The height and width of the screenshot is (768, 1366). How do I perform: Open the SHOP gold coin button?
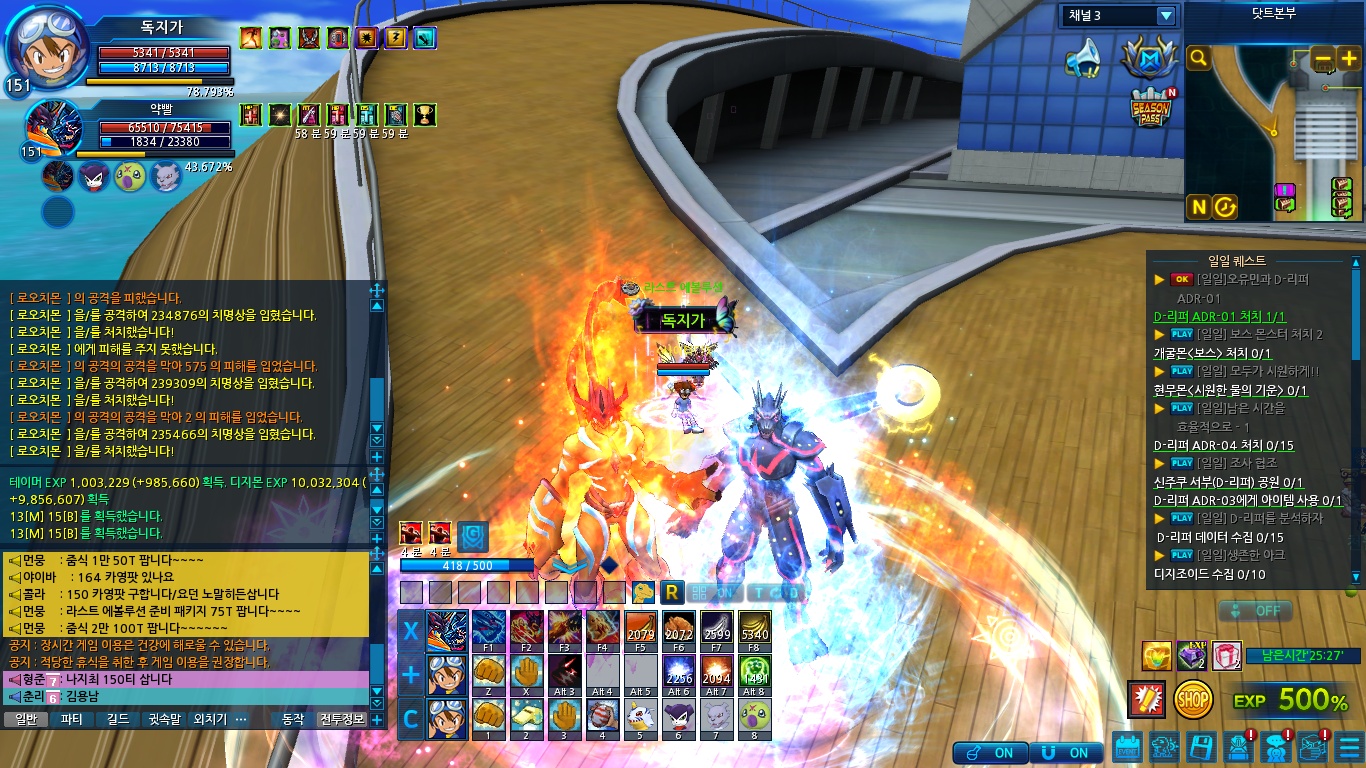(1194, 700)
